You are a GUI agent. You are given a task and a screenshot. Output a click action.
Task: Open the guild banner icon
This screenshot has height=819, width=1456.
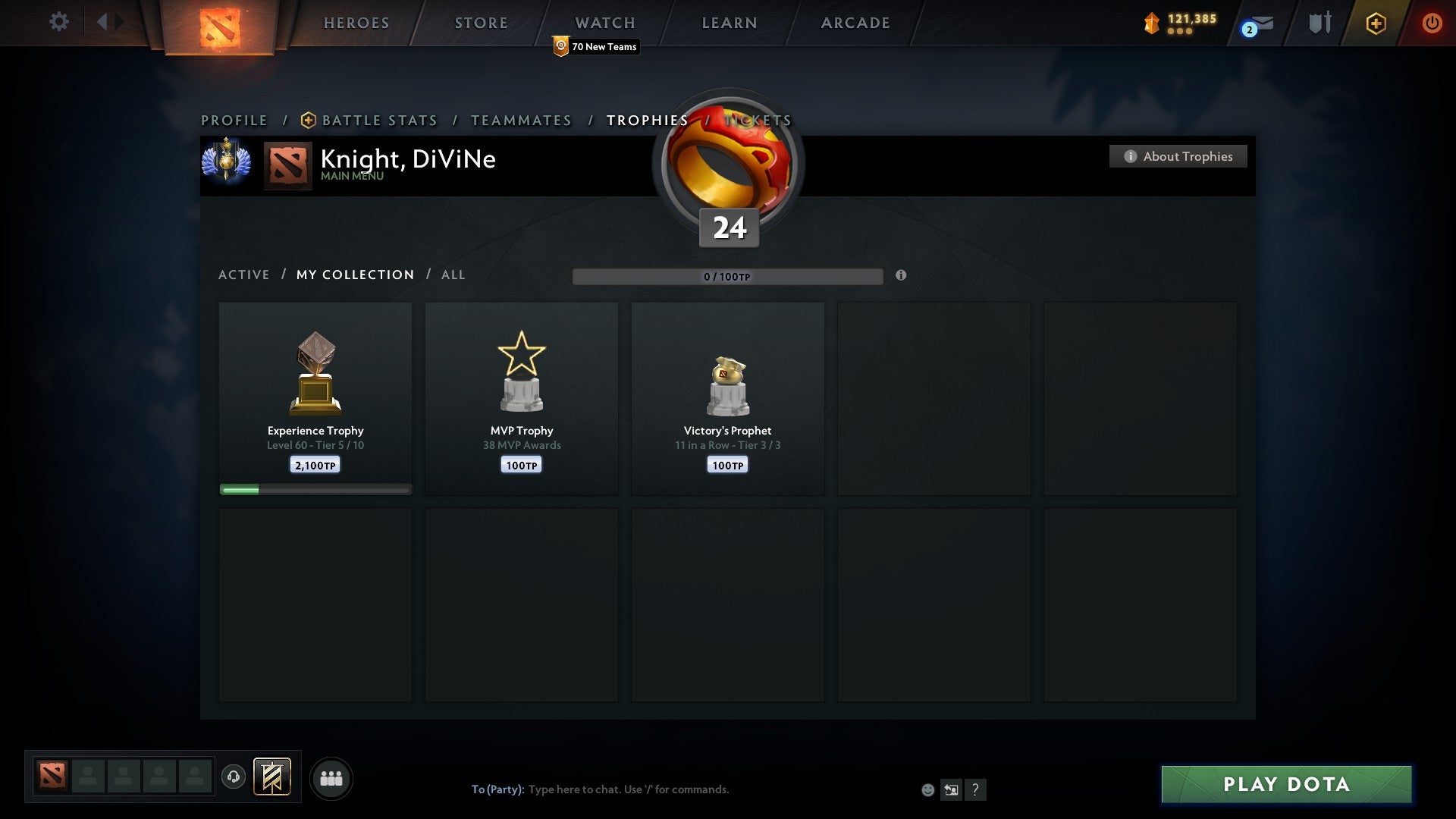tap(273, 777)
